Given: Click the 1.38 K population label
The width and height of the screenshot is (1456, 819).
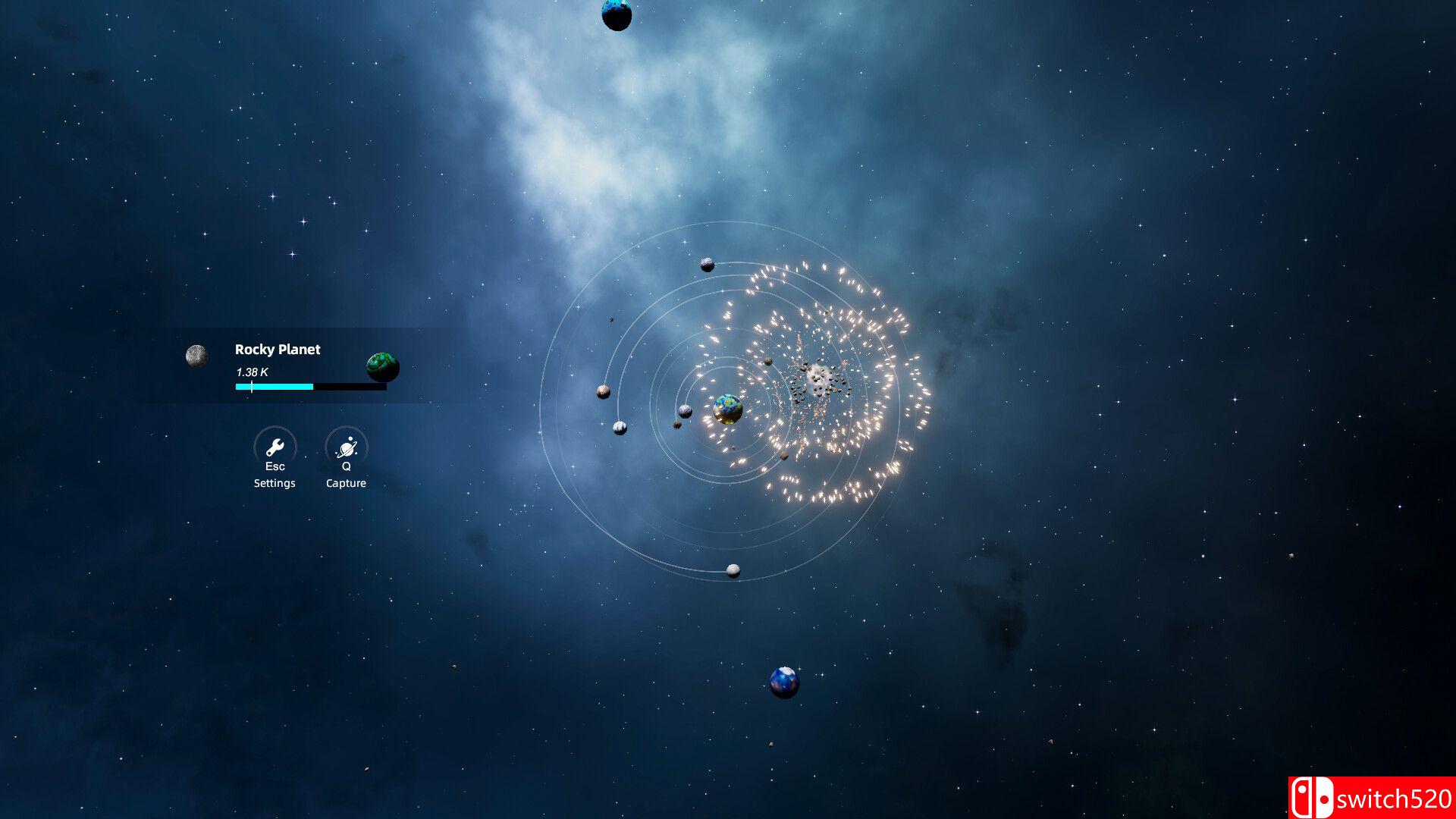Looking at the screenshot, I should tap(251, 372).
